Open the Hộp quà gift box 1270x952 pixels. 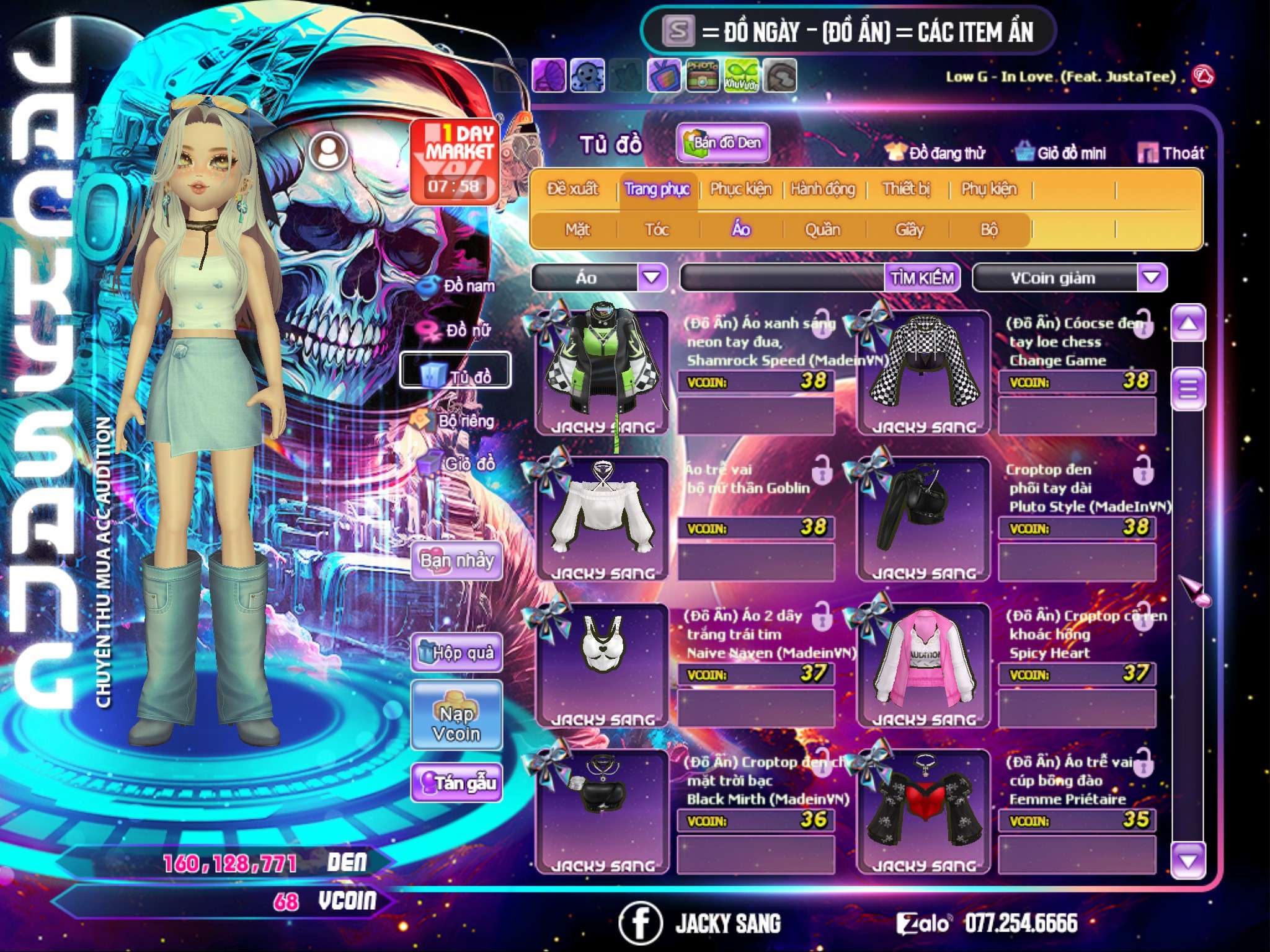click(x=456, y=653)
